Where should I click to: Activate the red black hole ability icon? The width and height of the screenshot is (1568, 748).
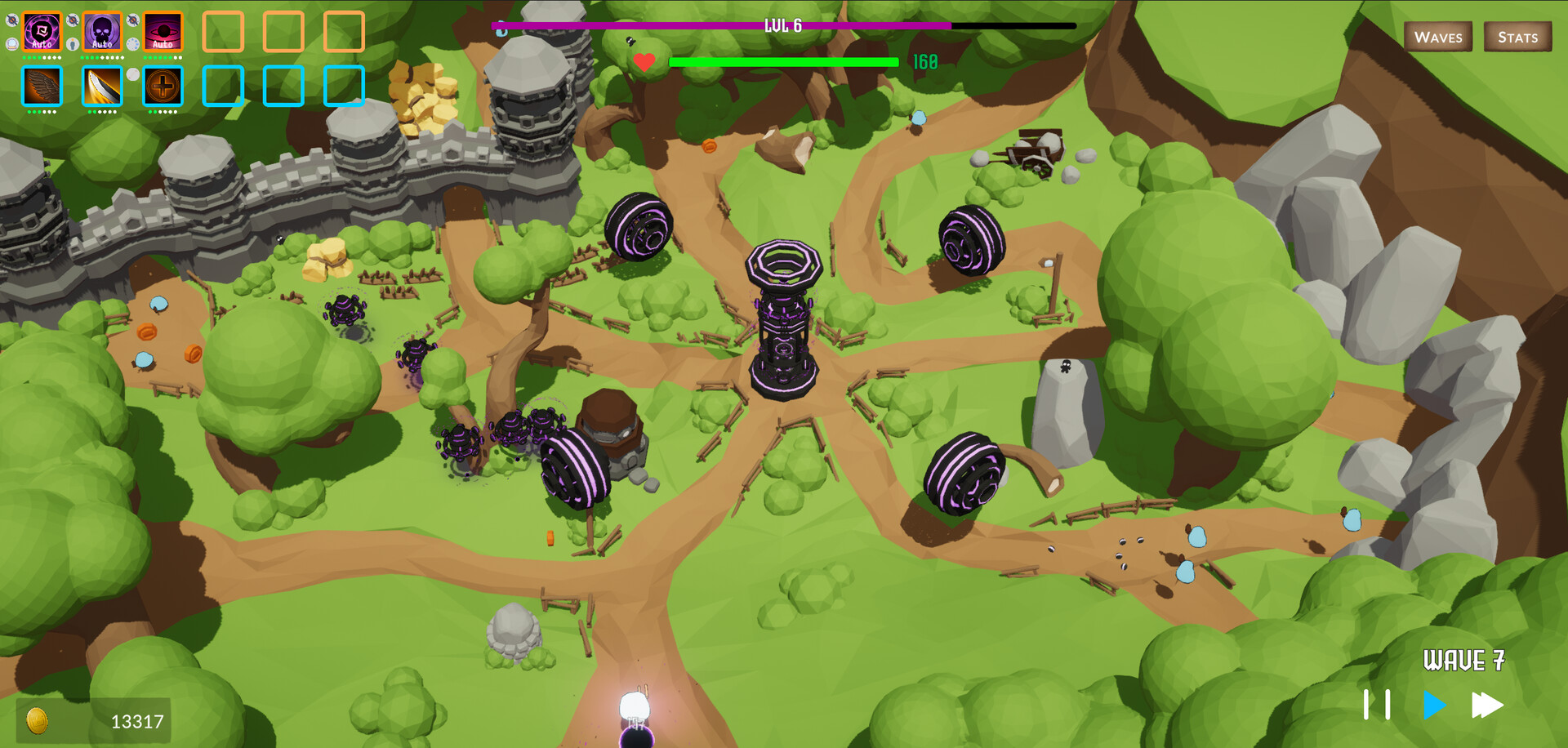tap(163, 31)
